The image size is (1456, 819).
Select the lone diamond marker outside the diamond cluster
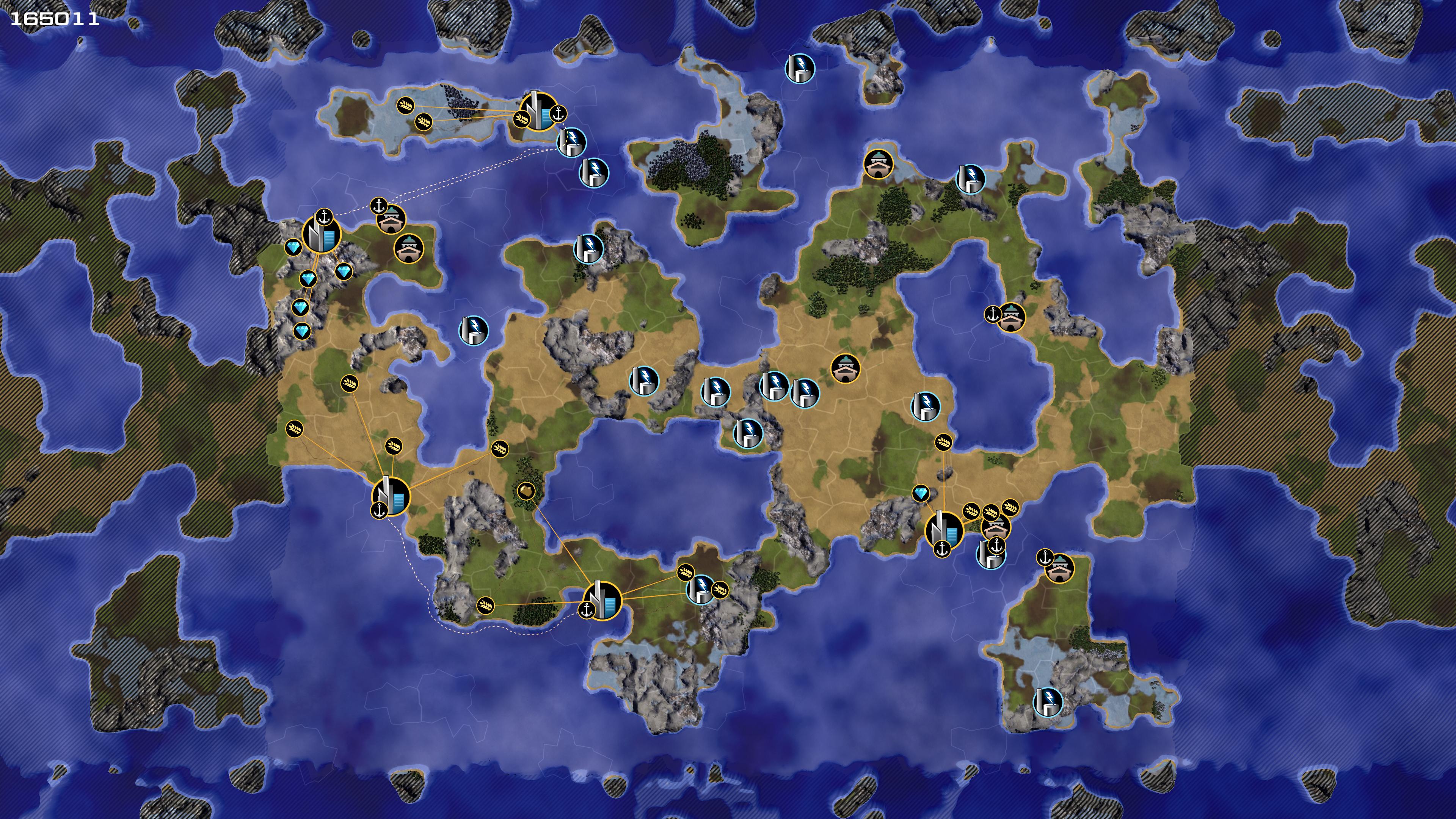click(x=921, y=493)
